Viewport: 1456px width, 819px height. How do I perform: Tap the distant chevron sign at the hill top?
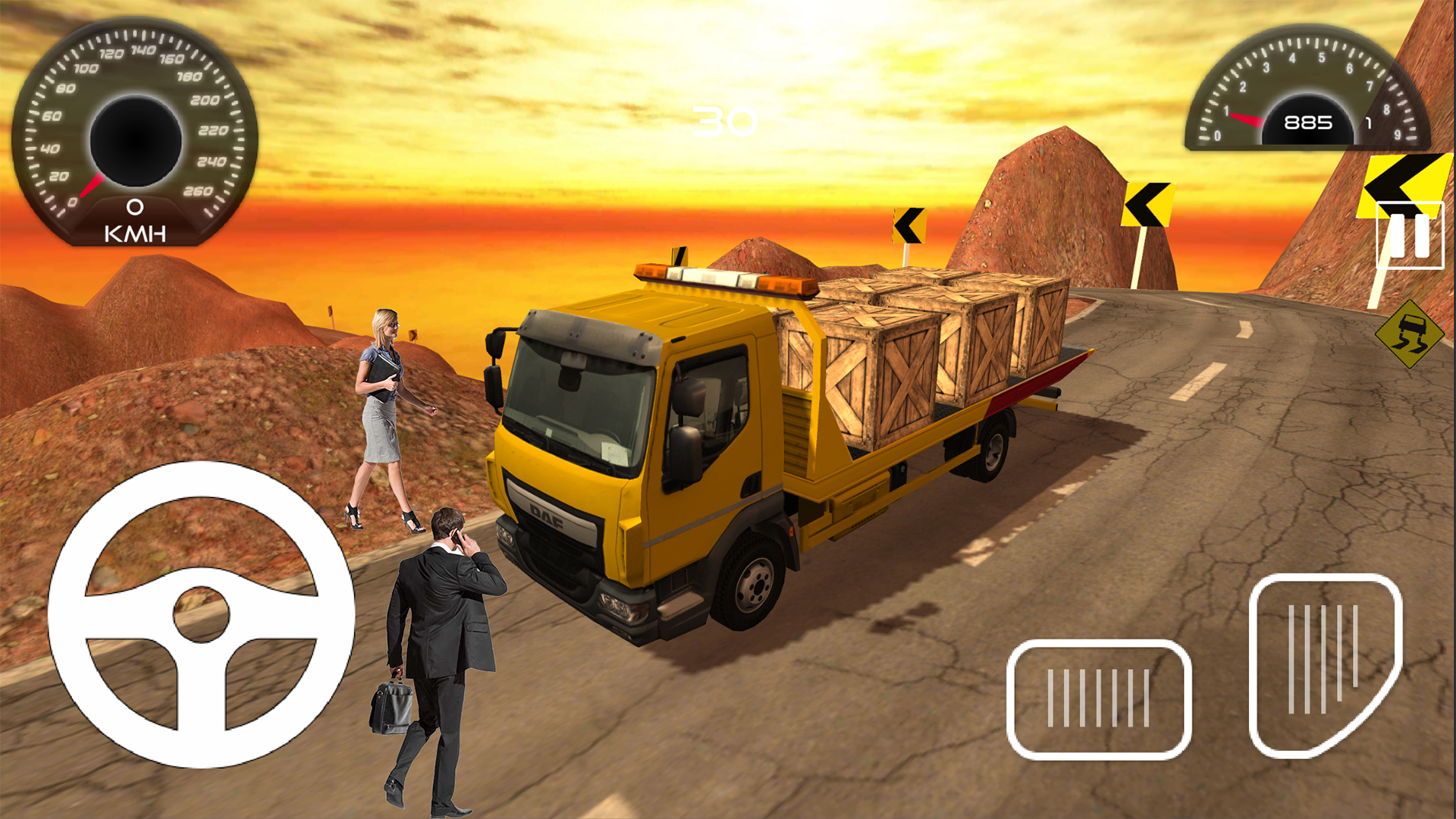pyautogui.click(x=908, y=224)
